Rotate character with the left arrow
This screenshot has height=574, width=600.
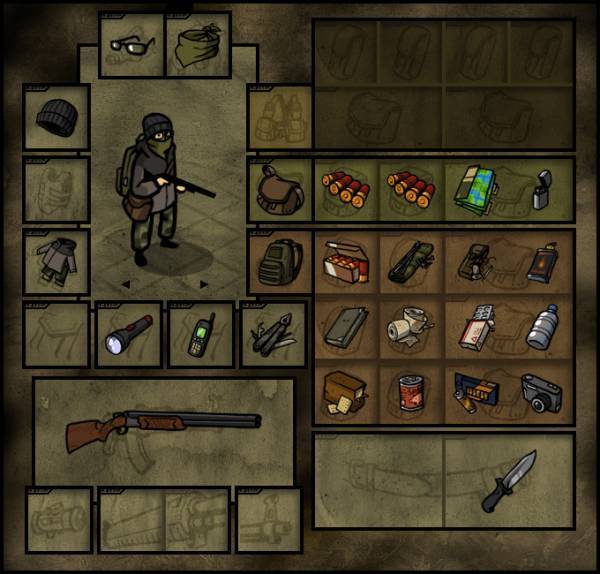pos(126,284)
